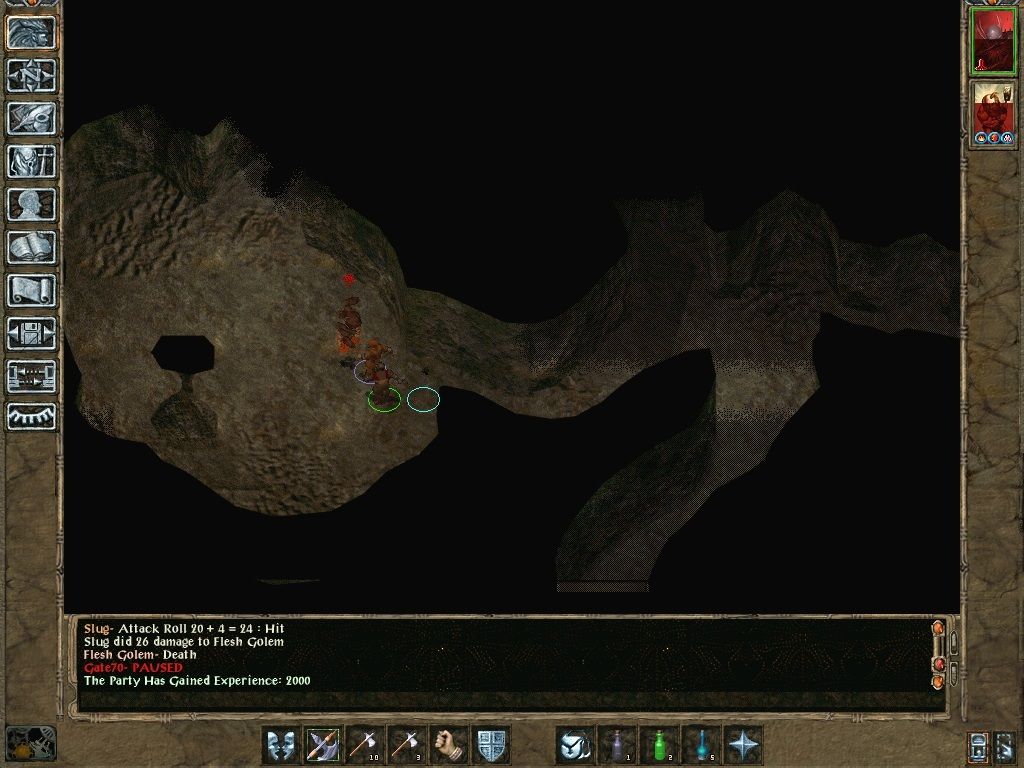This screenshot has height=768, width=1024.
Task: Open the save options with the floppy disk
Action: (32, 333)
